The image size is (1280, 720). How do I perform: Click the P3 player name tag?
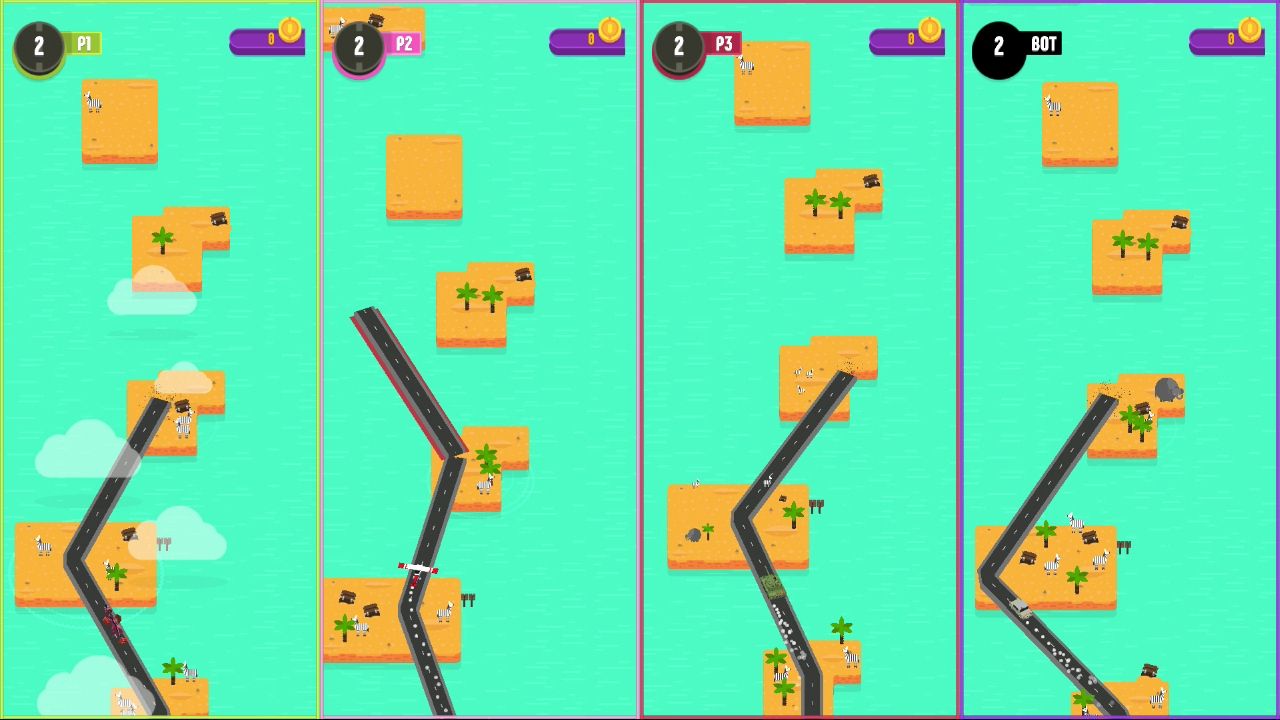click(x=724, y=43)
